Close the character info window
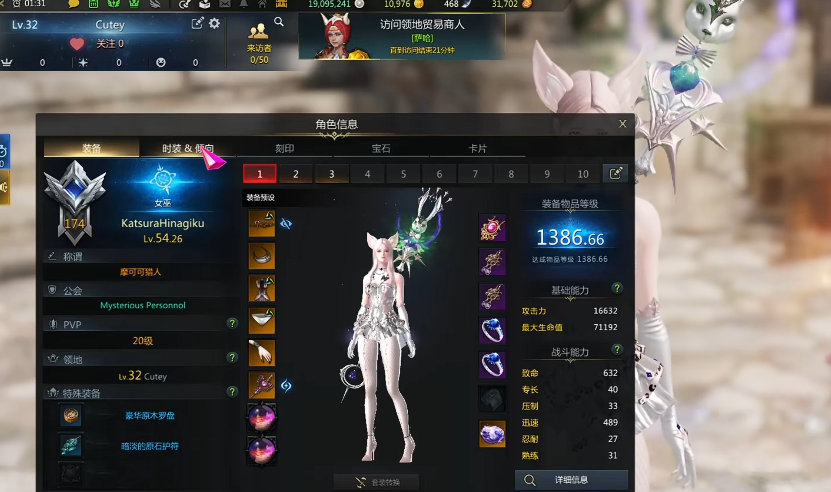This screenshot has width=831, height=492. 622,124
